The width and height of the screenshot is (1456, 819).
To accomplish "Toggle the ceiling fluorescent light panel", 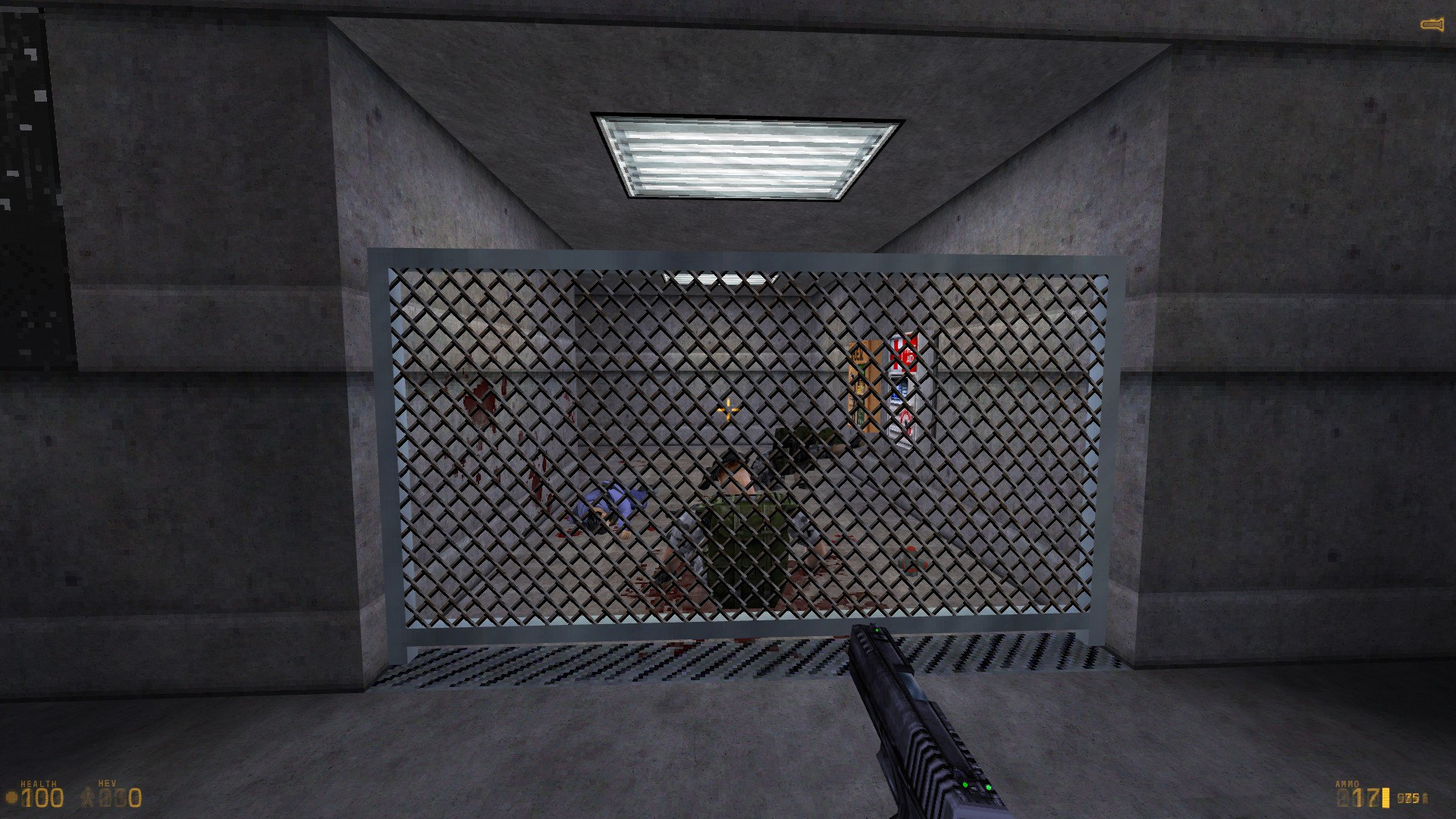I will pos(739,155).
